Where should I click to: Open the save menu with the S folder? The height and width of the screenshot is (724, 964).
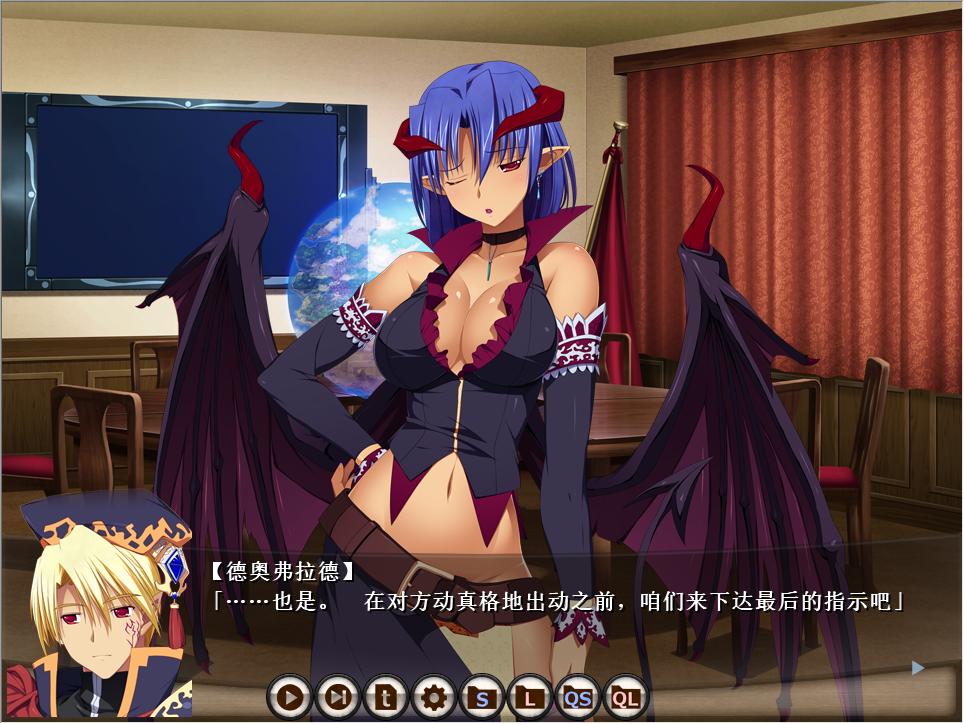click(482, 697)
